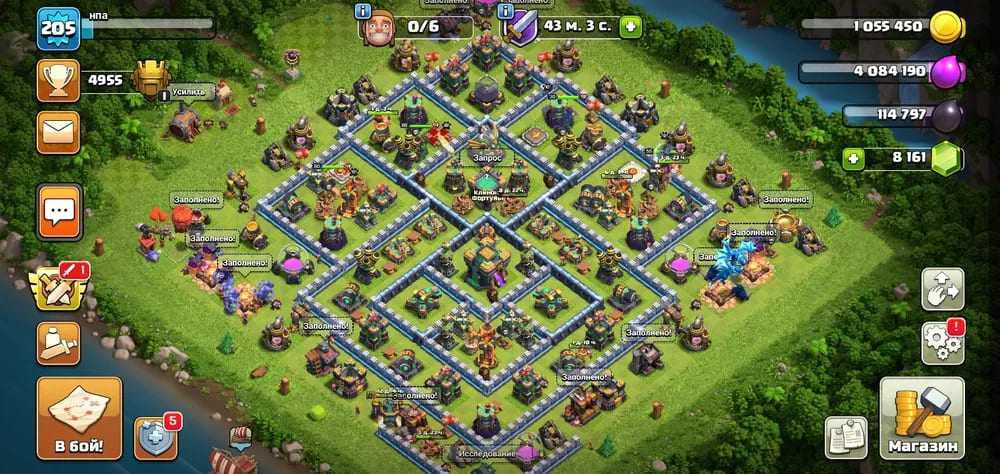Screen dimensions: 1000x474
Task: Show builder info via the builder's info icon
Action: (362, 10)
